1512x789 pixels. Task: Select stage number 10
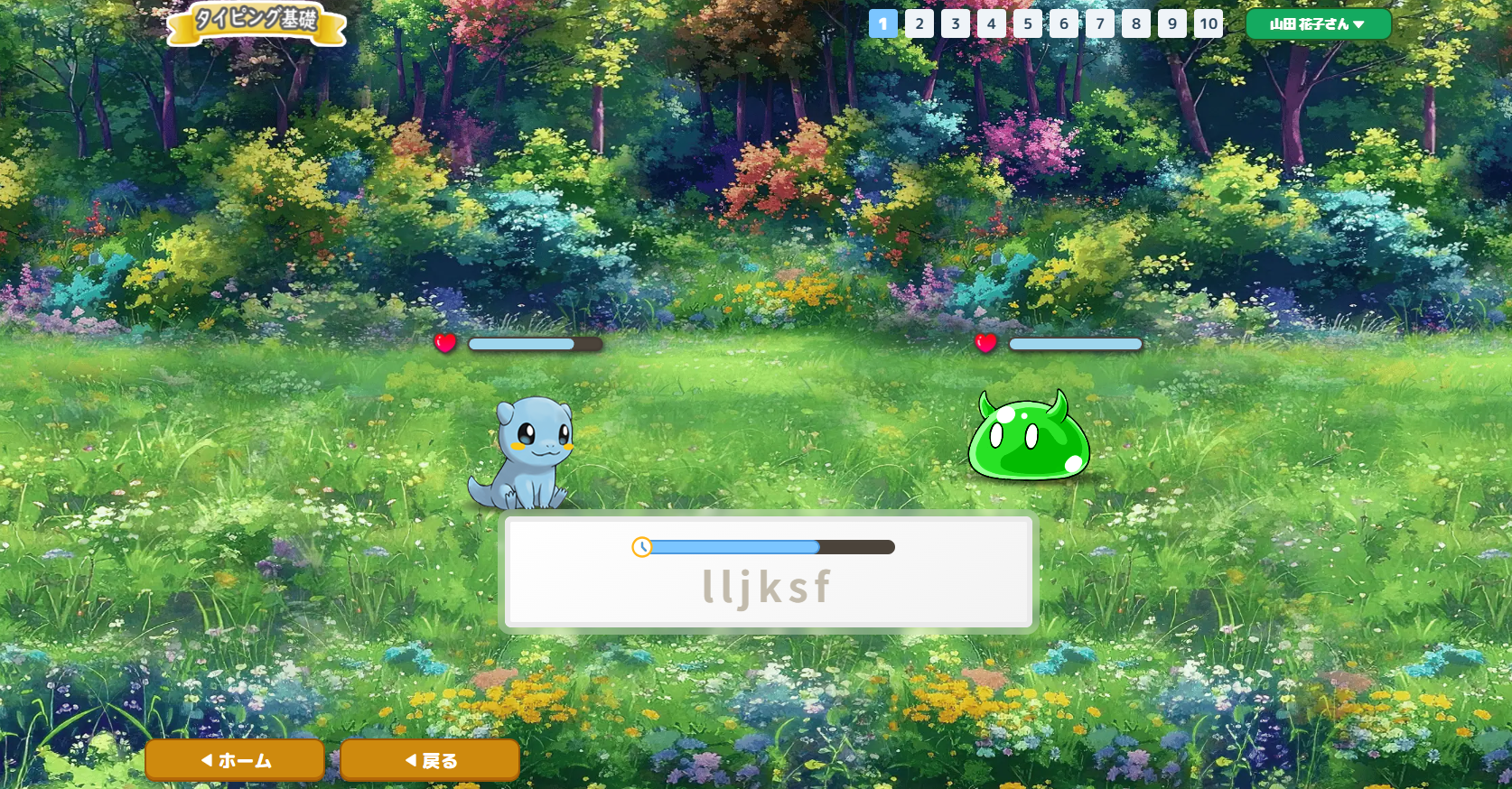pyautogui.click(x=1209, y=24)
